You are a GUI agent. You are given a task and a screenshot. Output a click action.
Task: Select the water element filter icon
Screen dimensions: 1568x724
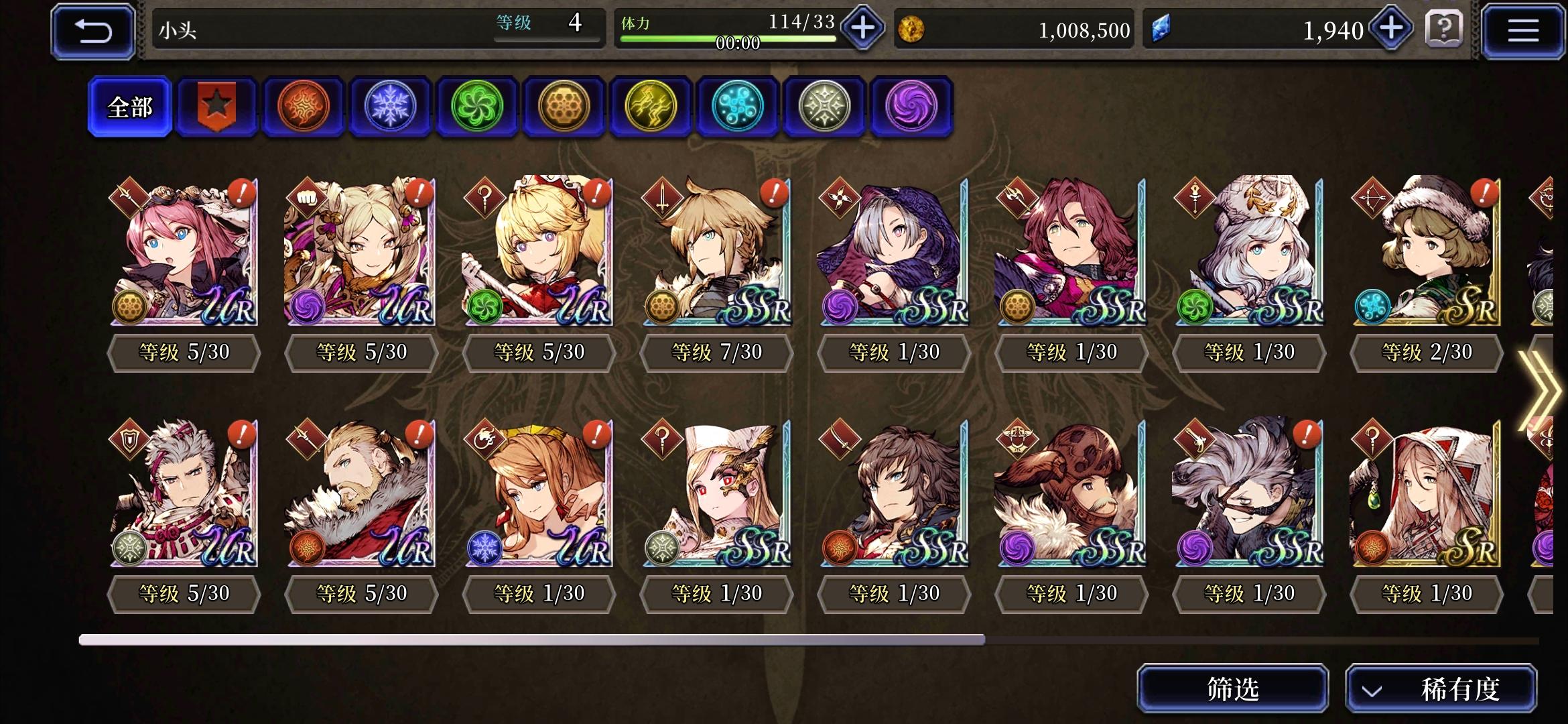737,106
